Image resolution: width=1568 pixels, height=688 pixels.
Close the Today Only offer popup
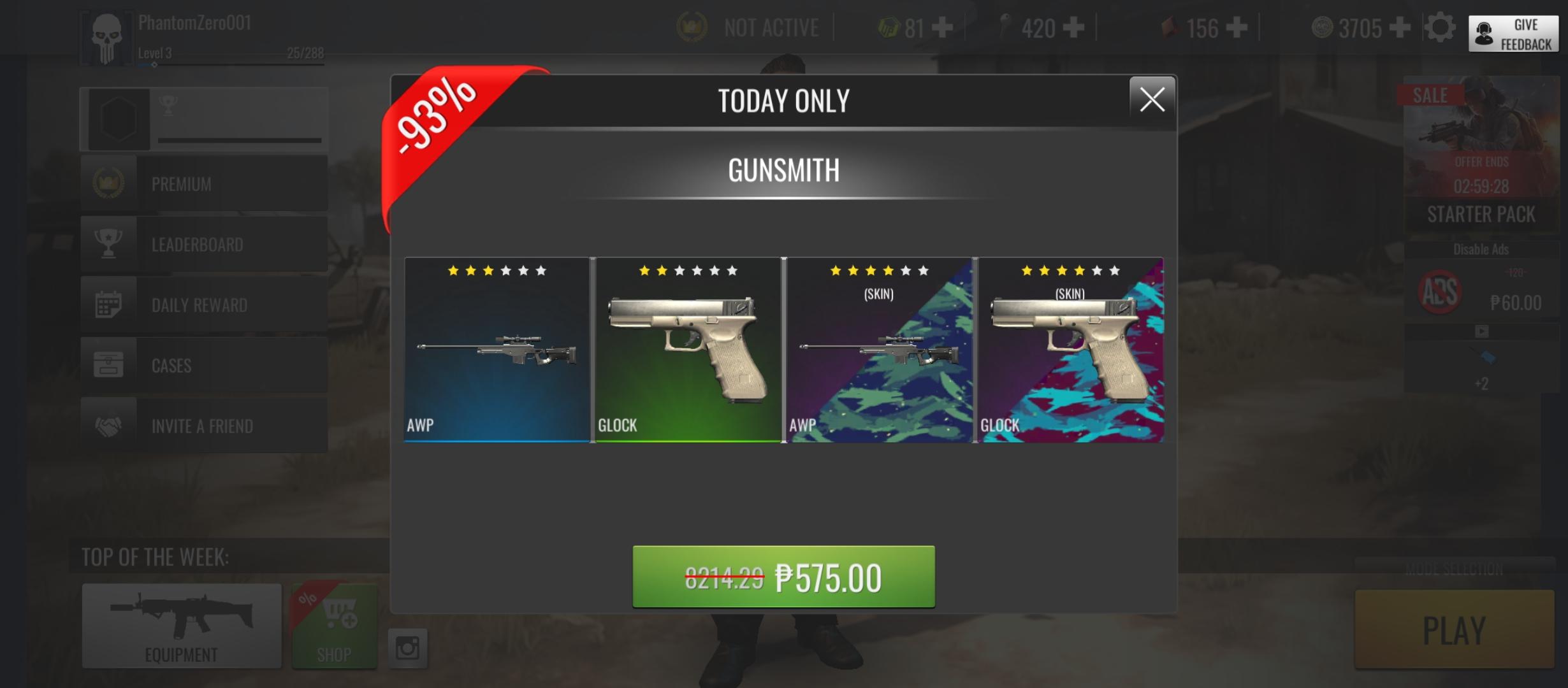(x=1152, y=99)
